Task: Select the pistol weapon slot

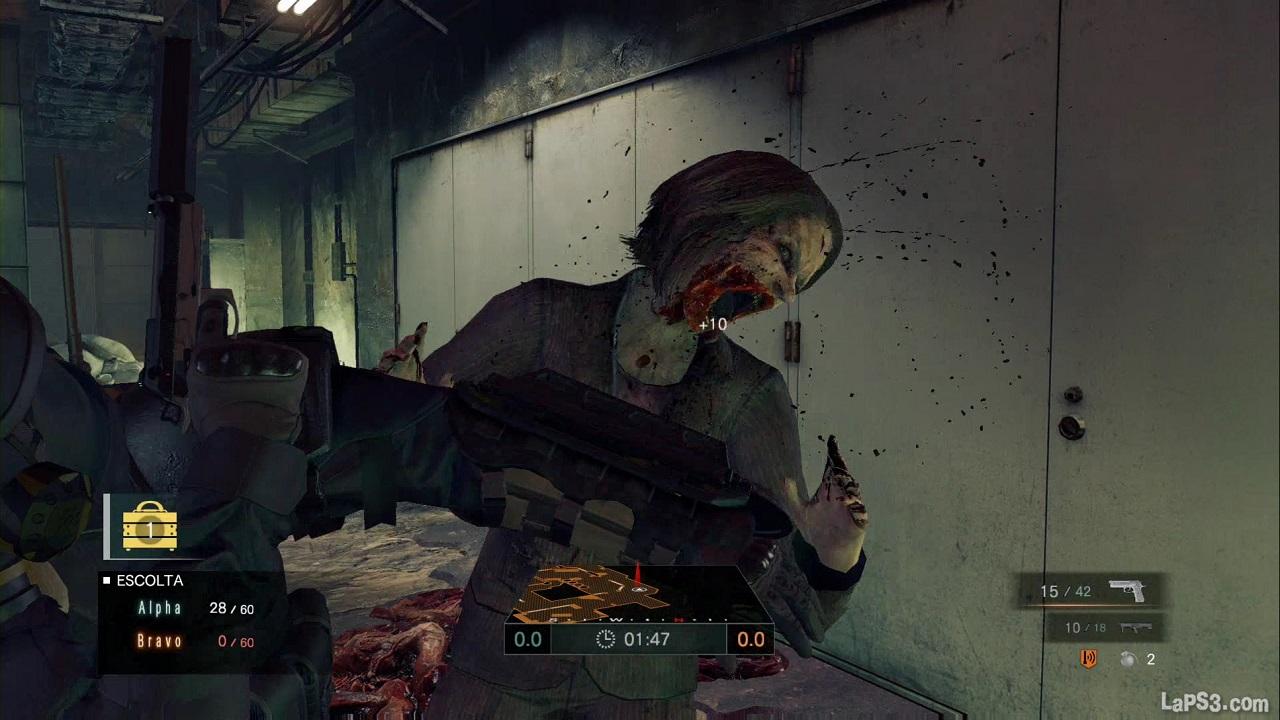Action: tap(1092, 591)
